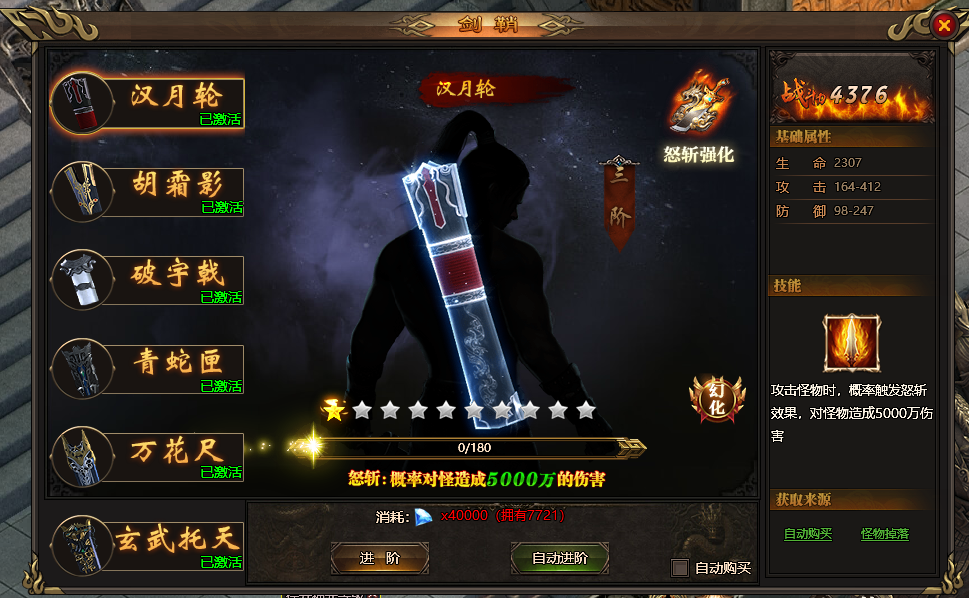
Task: Start 自动进阶 auto-advance
Action: pyautogui.click(x=559, y=558)
